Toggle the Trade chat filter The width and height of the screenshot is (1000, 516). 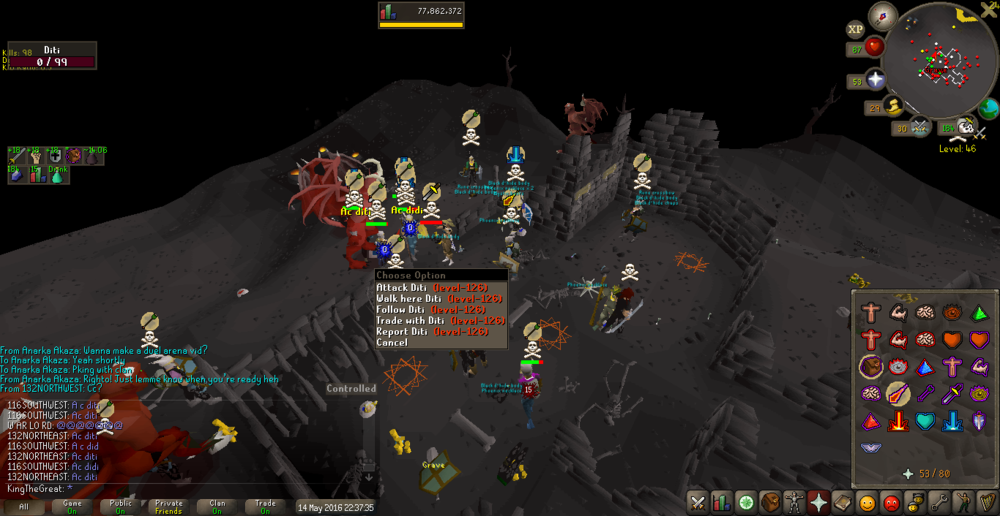(265, 507)
